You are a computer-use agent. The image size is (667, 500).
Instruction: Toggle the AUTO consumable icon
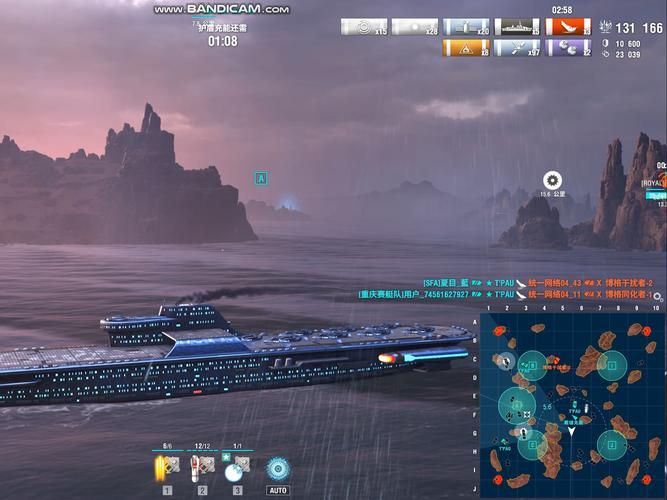click(x=277, y=468)
